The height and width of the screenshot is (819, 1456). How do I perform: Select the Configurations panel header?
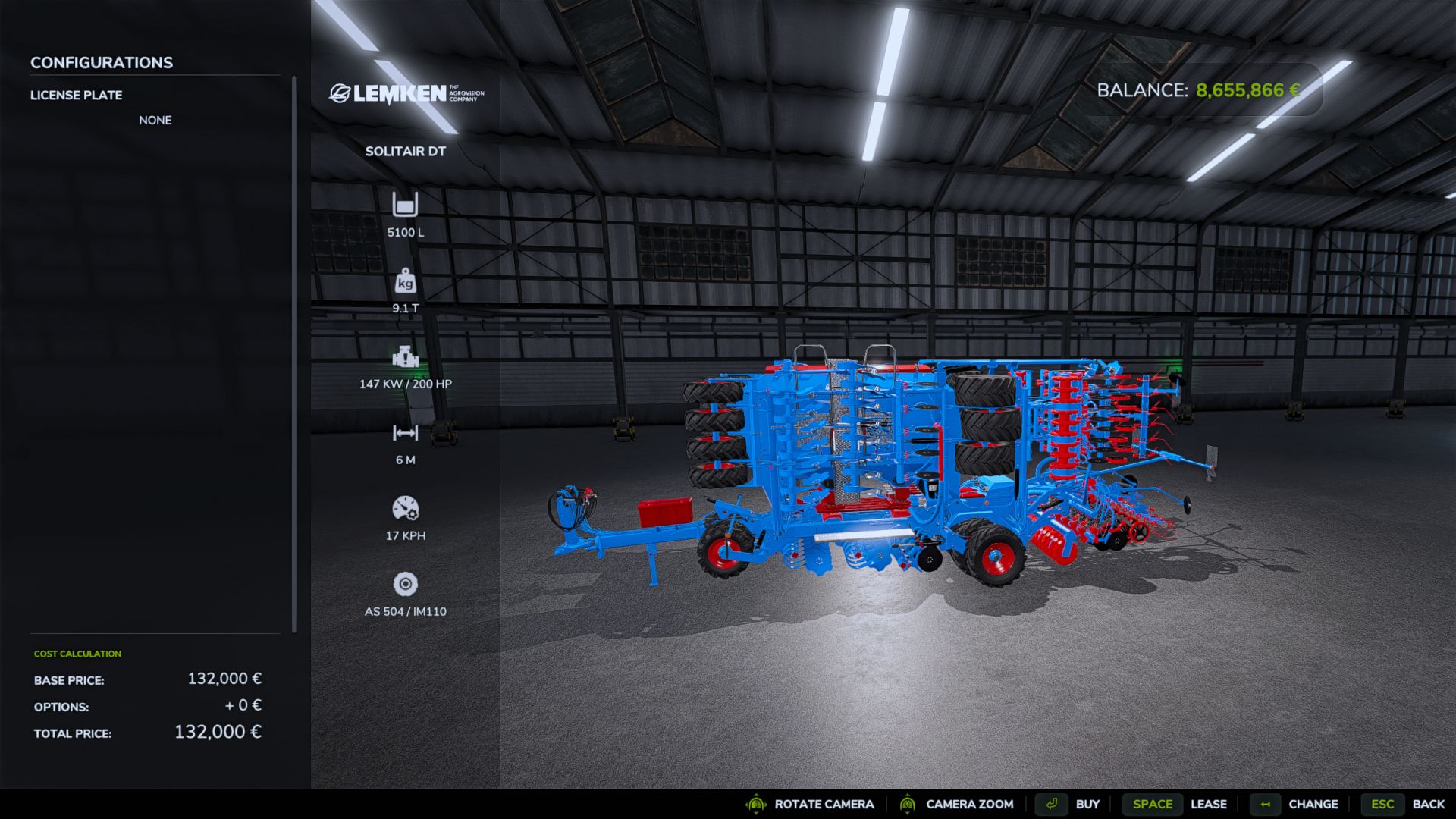pyautogui.click(x=101, y=62)
